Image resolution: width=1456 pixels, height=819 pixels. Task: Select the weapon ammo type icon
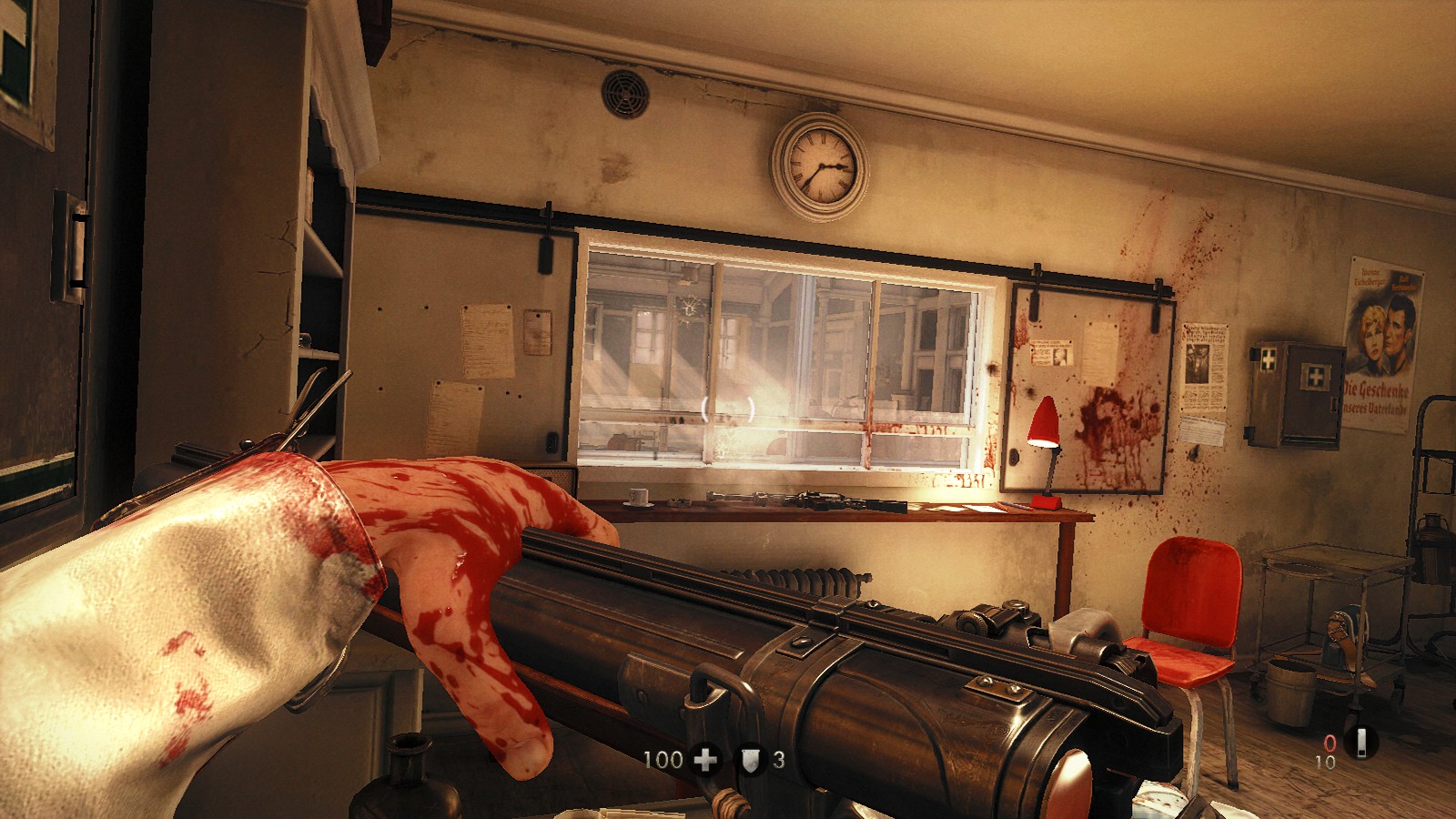[x=1361, y=743]
